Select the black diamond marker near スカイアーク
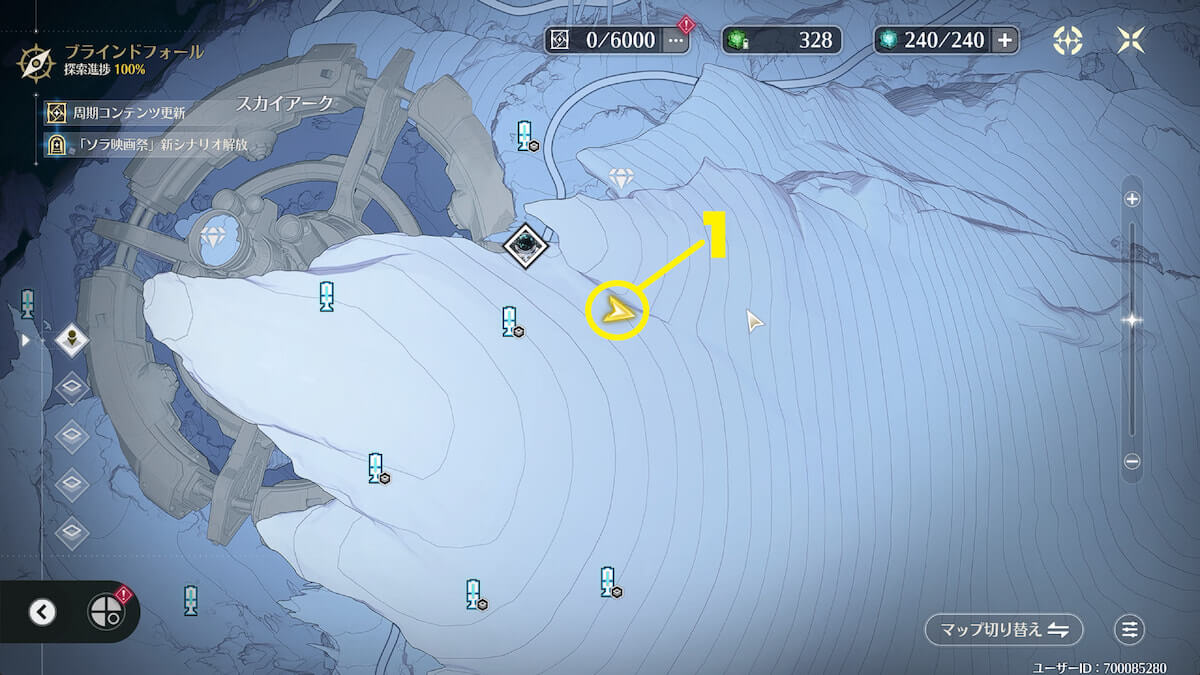Viewport: 1200px width, 675px height. click(524, 244)
